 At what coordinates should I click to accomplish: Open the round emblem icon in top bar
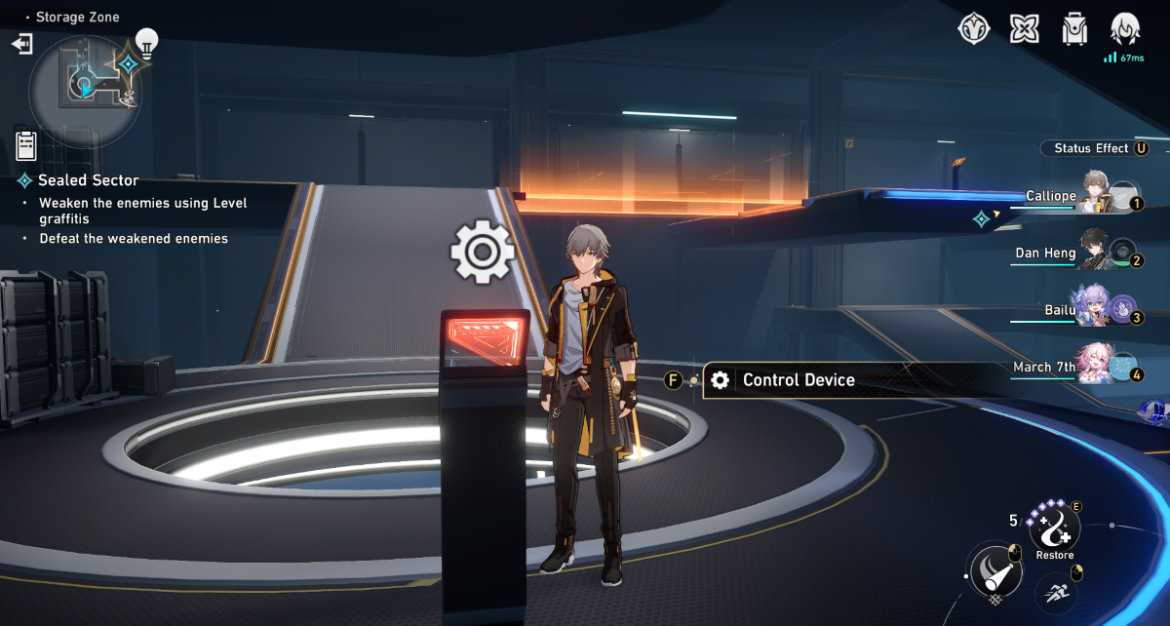(x=974, y=29)
